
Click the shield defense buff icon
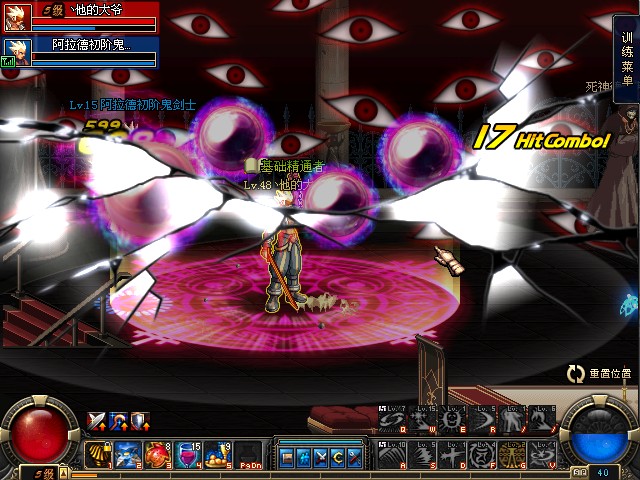click(x=138, y=420)
